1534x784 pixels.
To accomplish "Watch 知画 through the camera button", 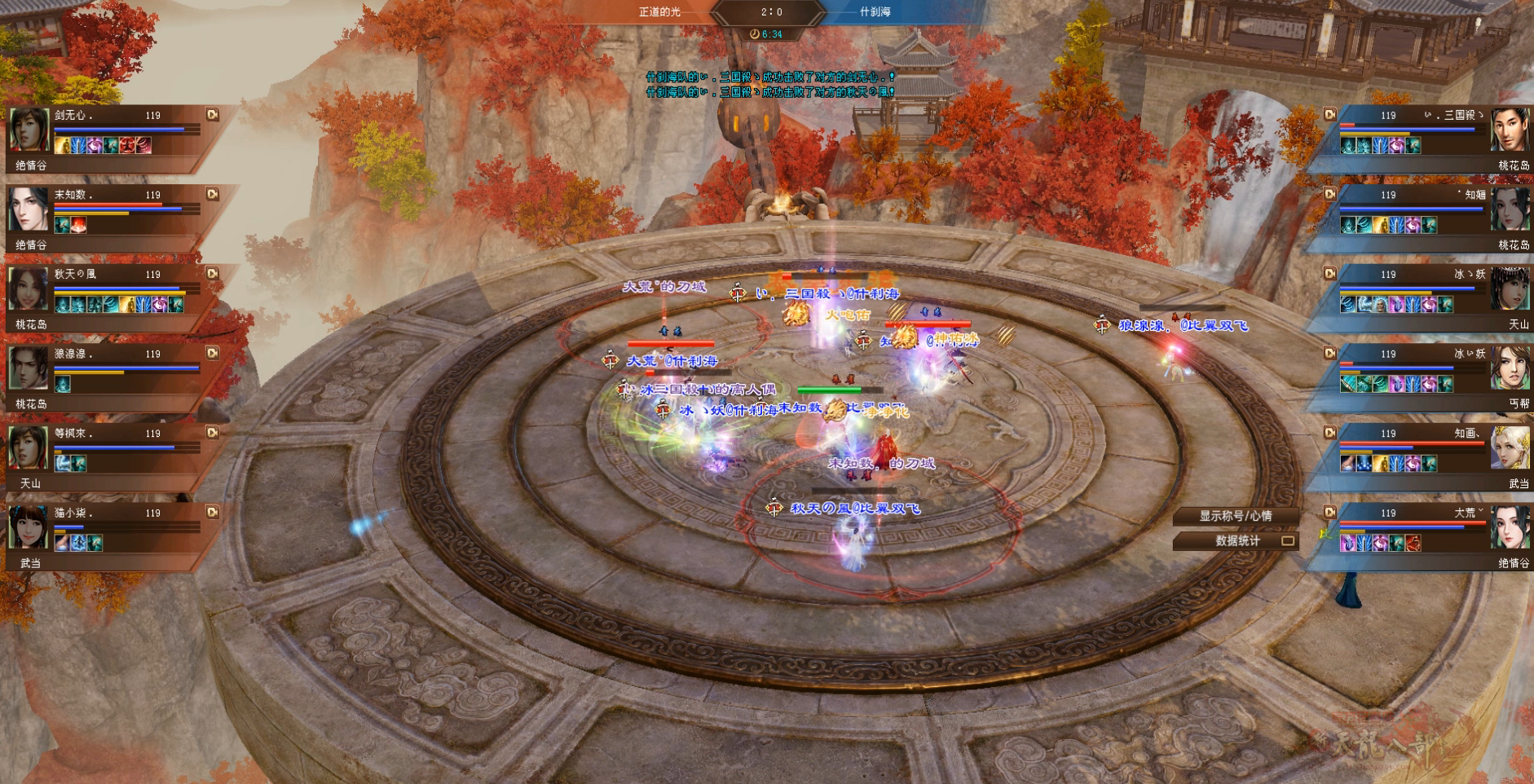I will click(1330, 433).
